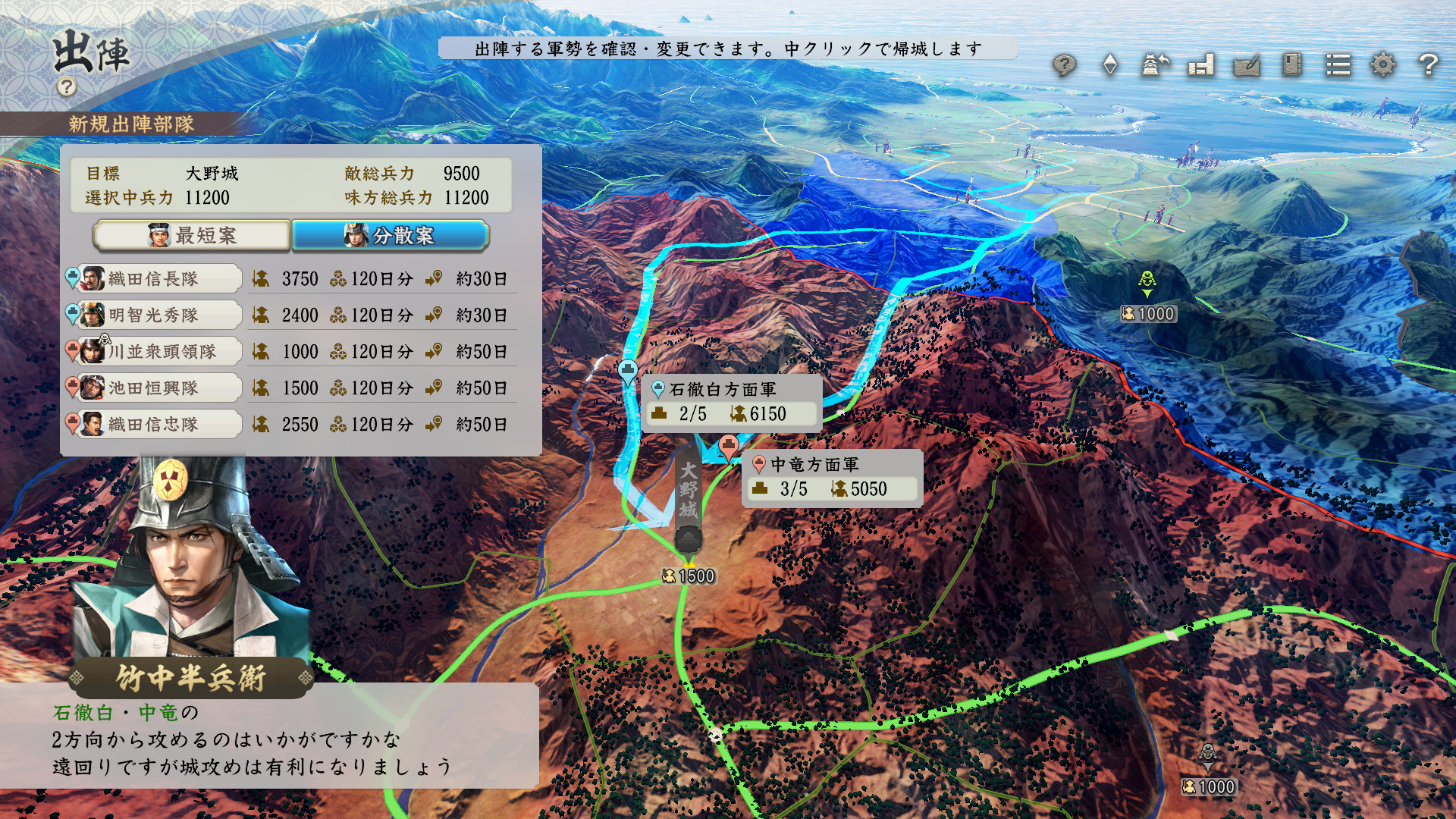This screenshot has height=819, width=1456.
Task: Select the map edit brush icon
Action: [1246, 67]
